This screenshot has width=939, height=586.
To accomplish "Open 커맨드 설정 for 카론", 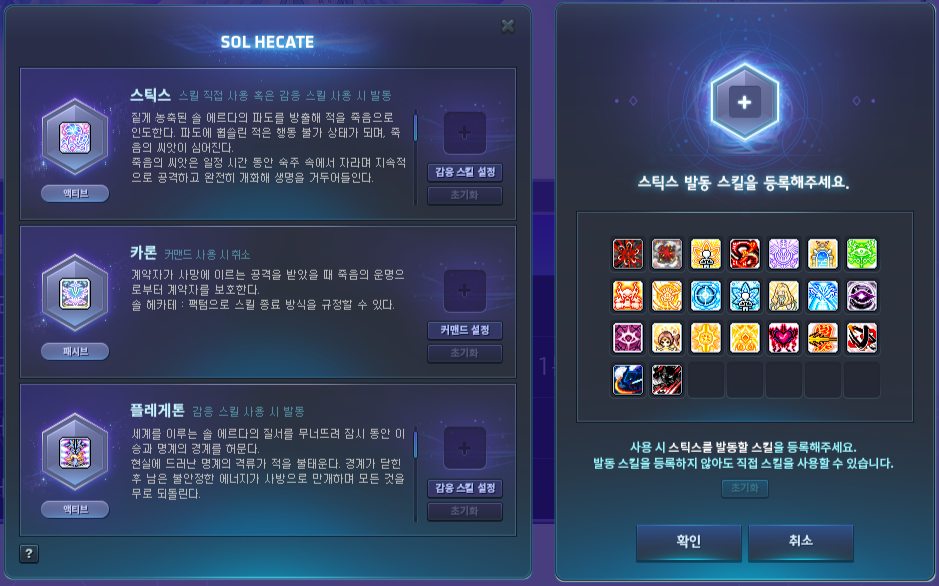I will coord(464,330).
